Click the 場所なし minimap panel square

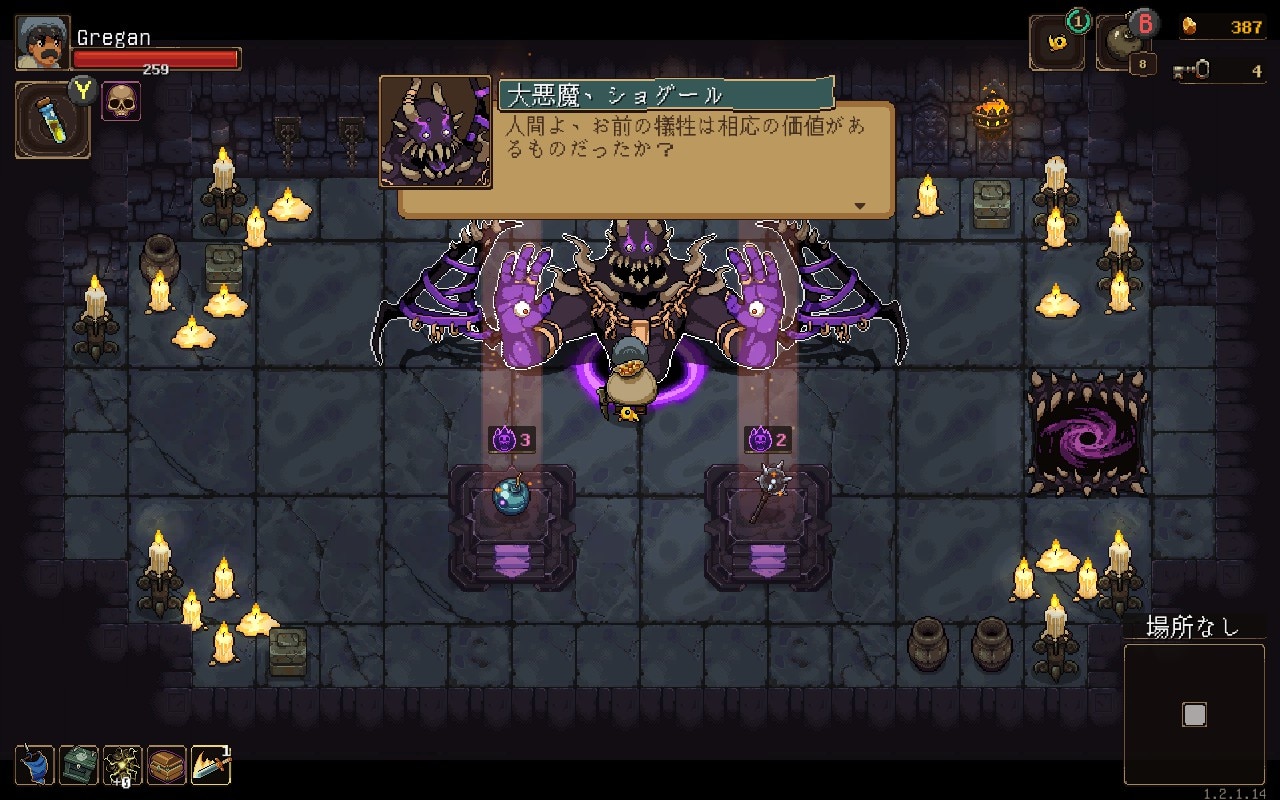point(1196,712)
